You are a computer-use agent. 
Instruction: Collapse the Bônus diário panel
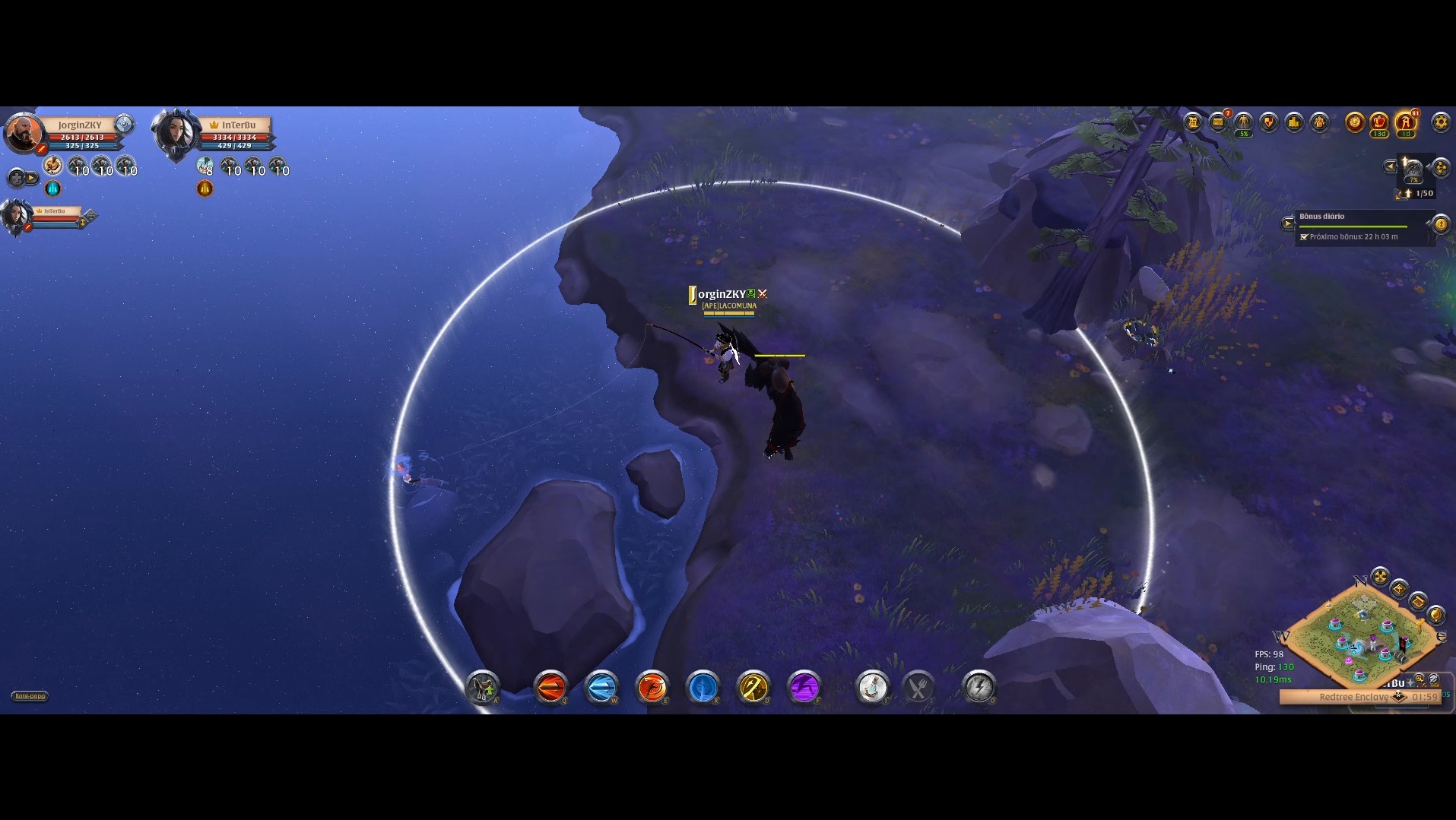pyautogui.click(x=1288, y=223)
